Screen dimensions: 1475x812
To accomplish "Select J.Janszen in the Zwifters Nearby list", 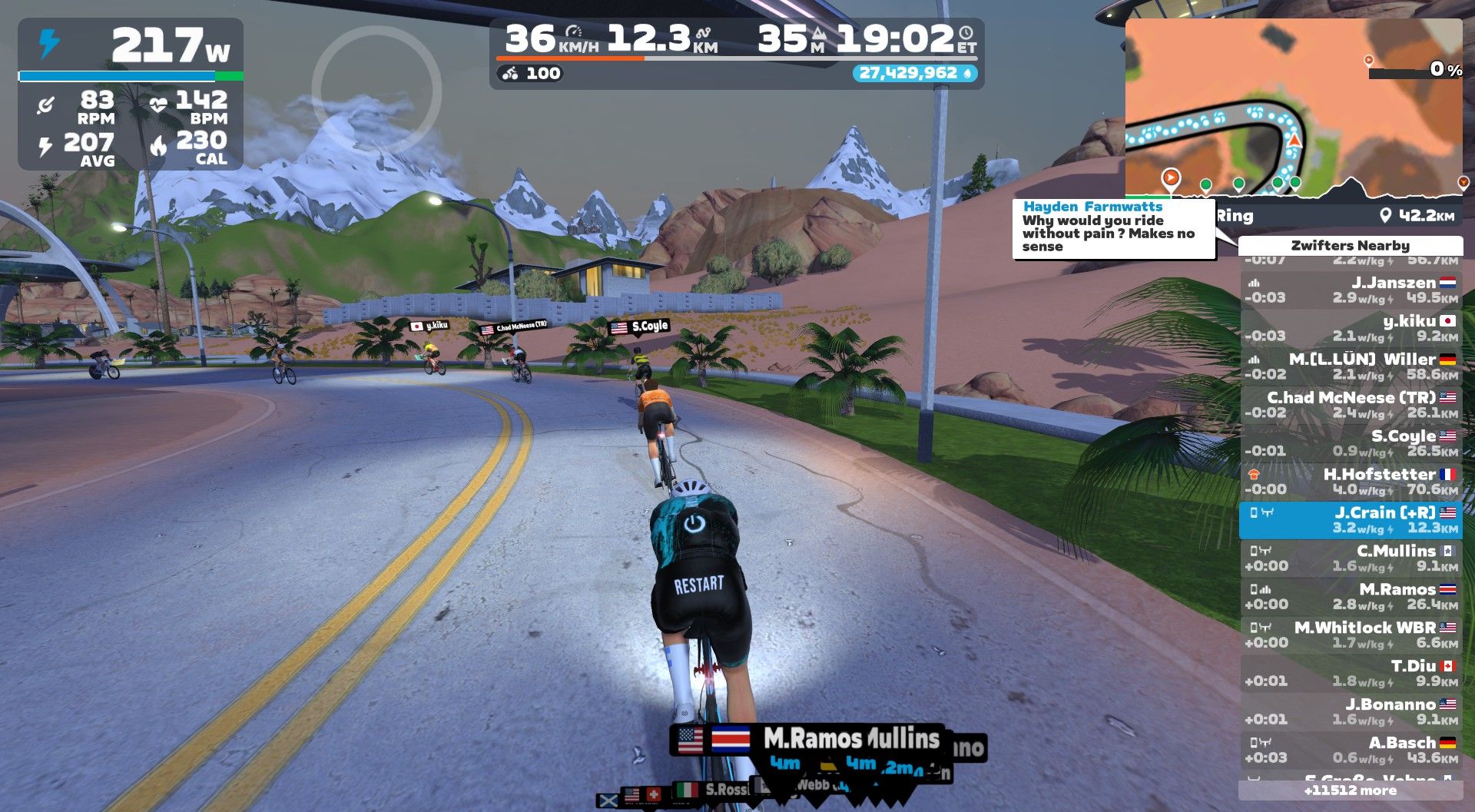I will pyautogui.click(x=1351, y=290).
